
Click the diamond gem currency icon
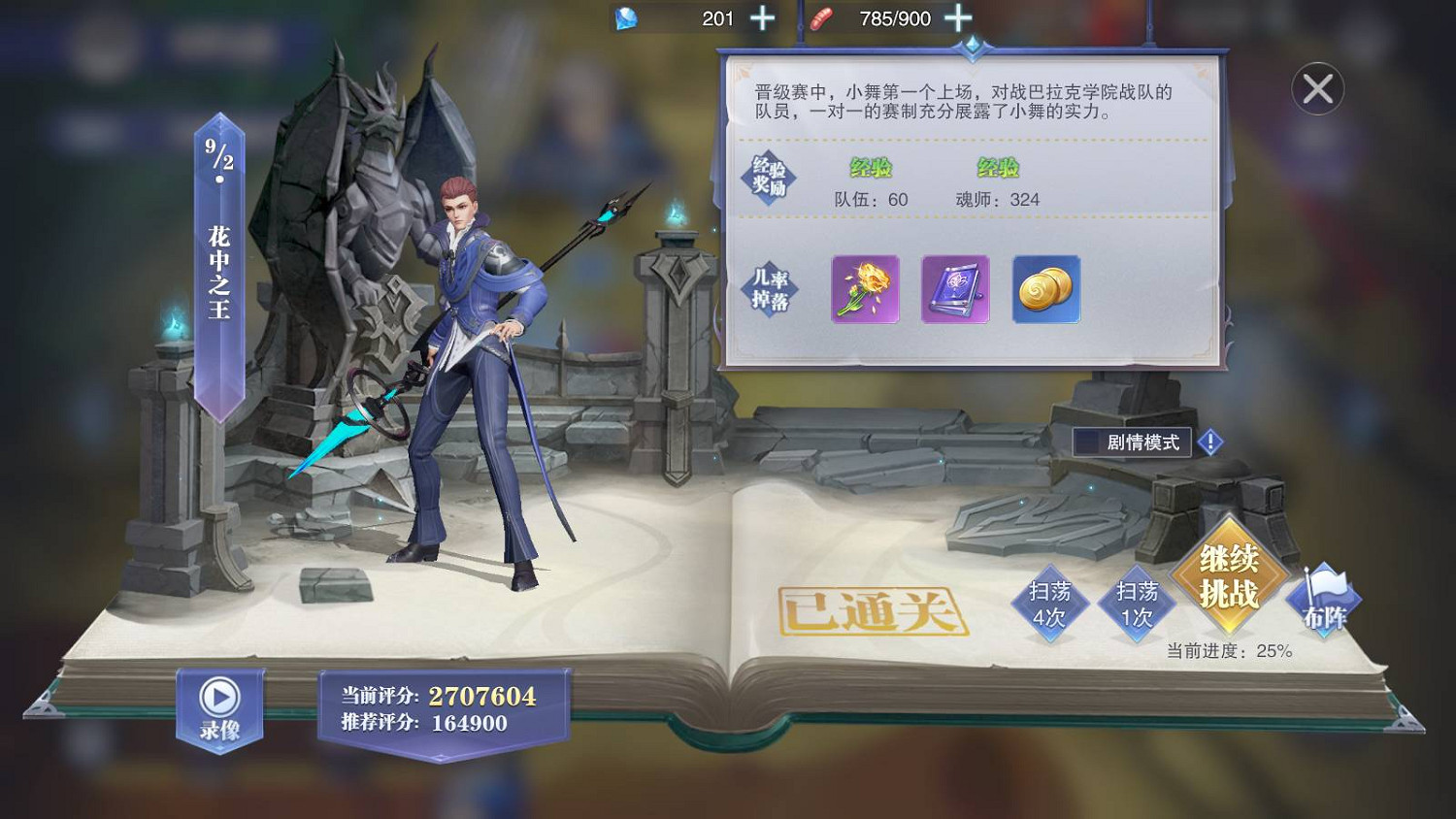[627, 17]
